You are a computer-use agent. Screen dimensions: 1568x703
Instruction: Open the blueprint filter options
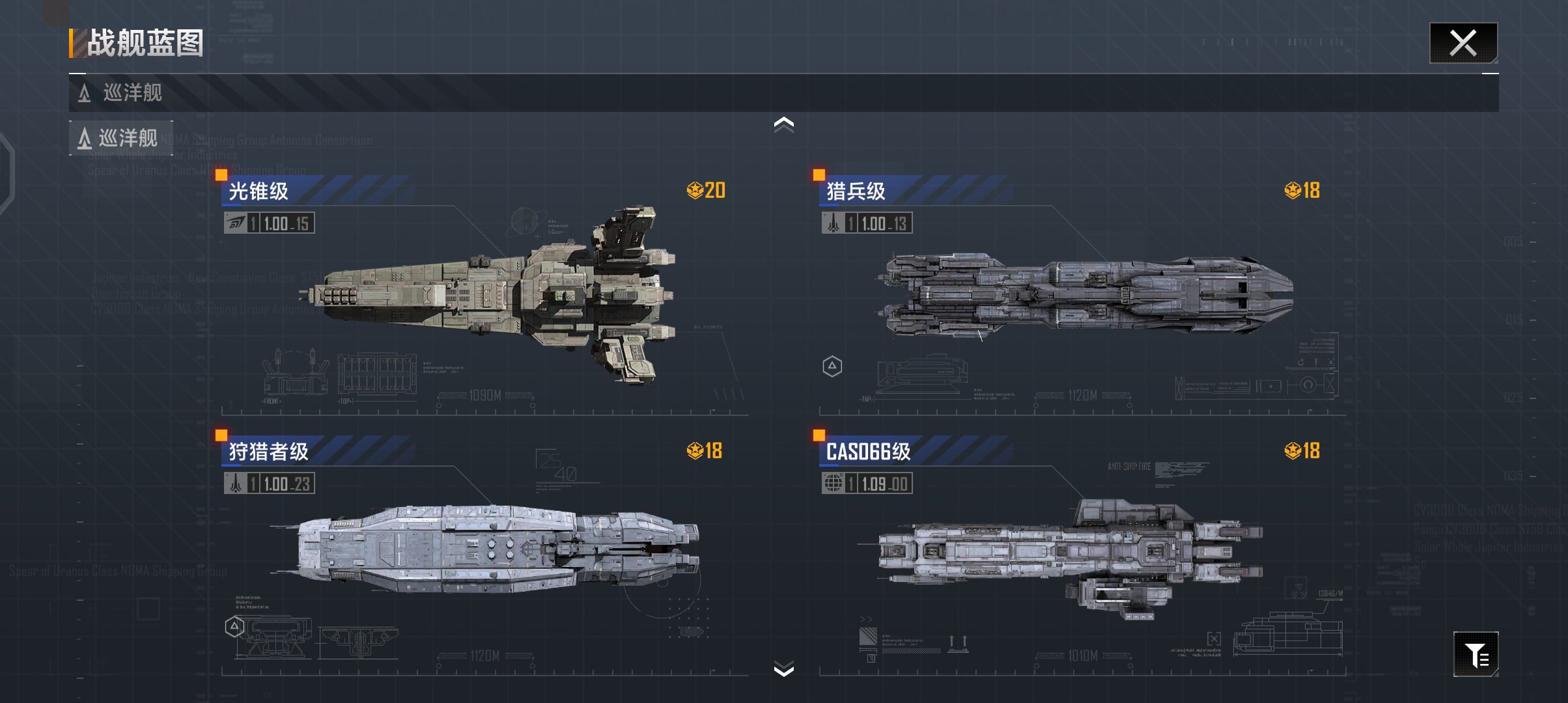[x=1476, y=654]
